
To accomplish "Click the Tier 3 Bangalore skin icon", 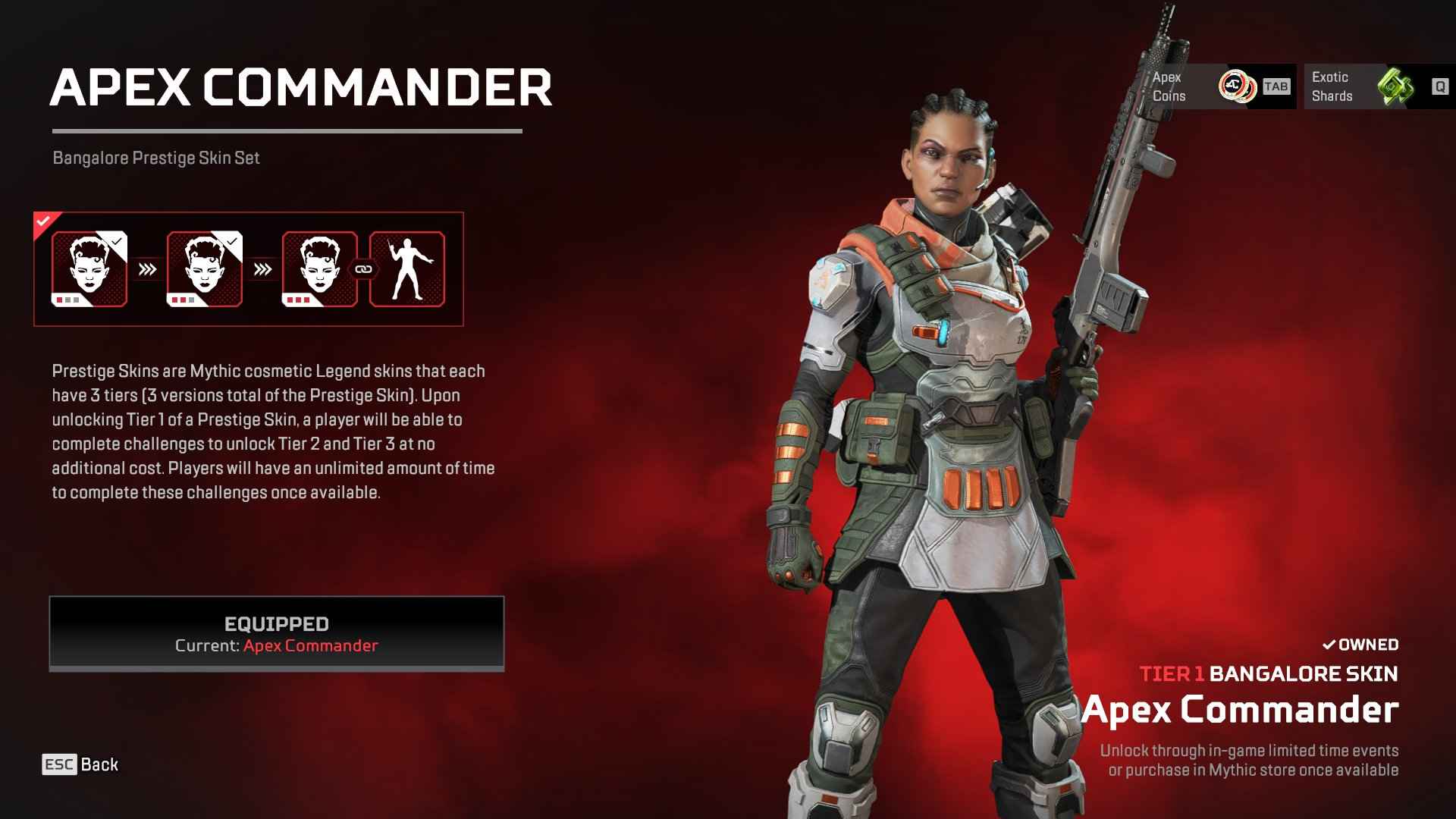I will (318, 268).
